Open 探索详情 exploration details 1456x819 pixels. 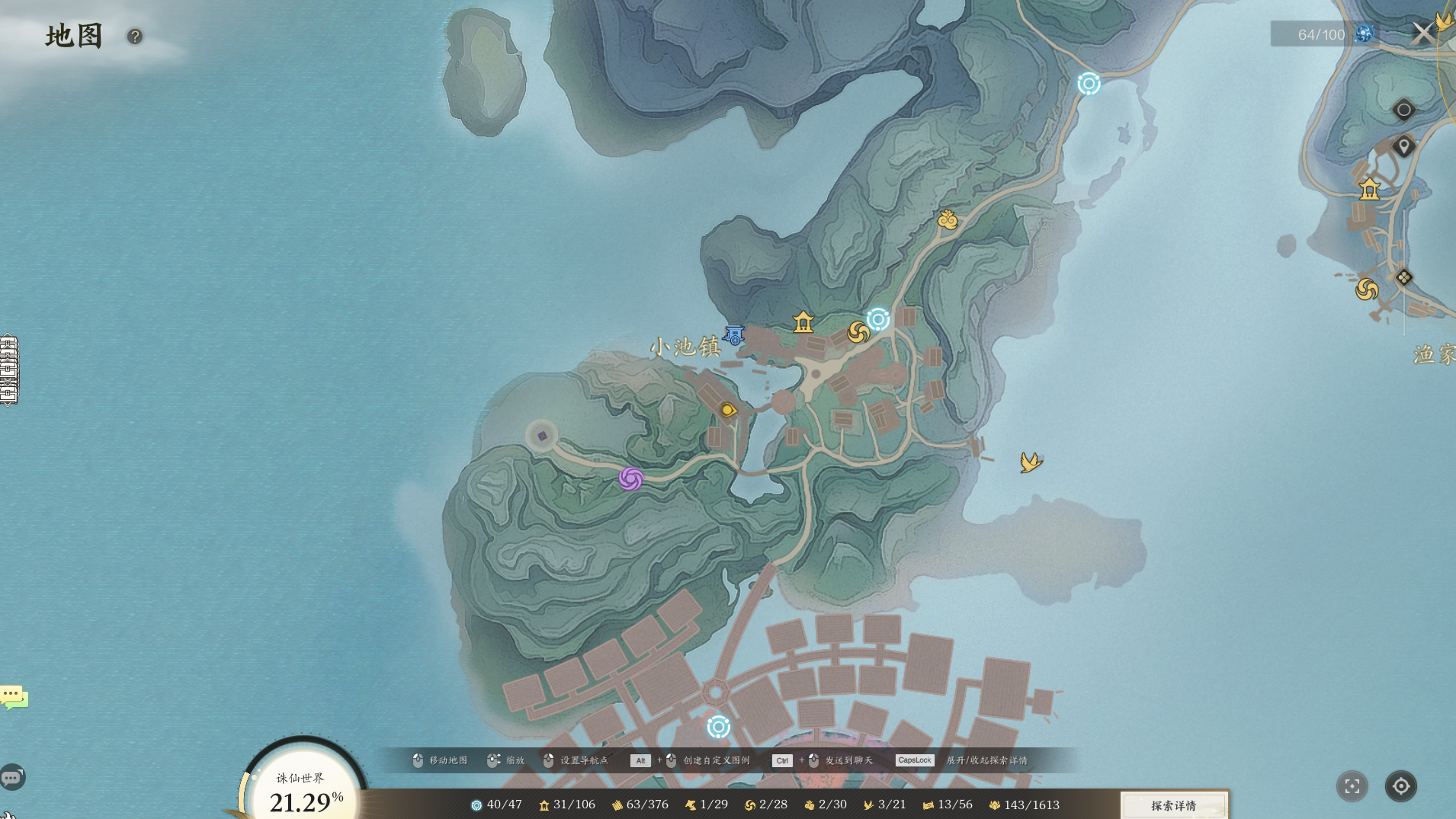click(x=1173, y=805)
